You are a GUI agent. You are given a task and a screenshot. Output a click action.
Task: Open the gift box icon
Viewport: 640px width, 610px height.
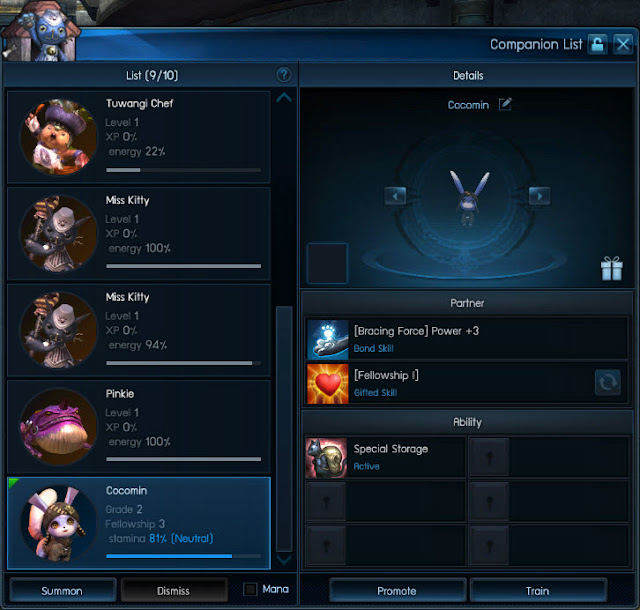point(611,268)
